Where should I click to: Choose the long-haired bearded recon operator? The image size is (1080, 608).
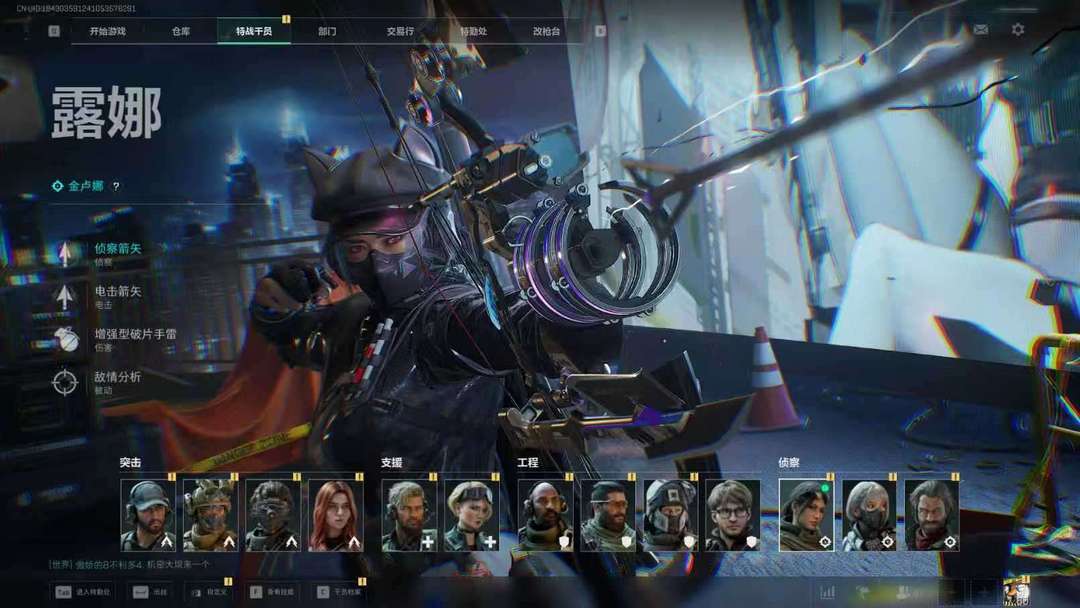click(x=932, y=515)
